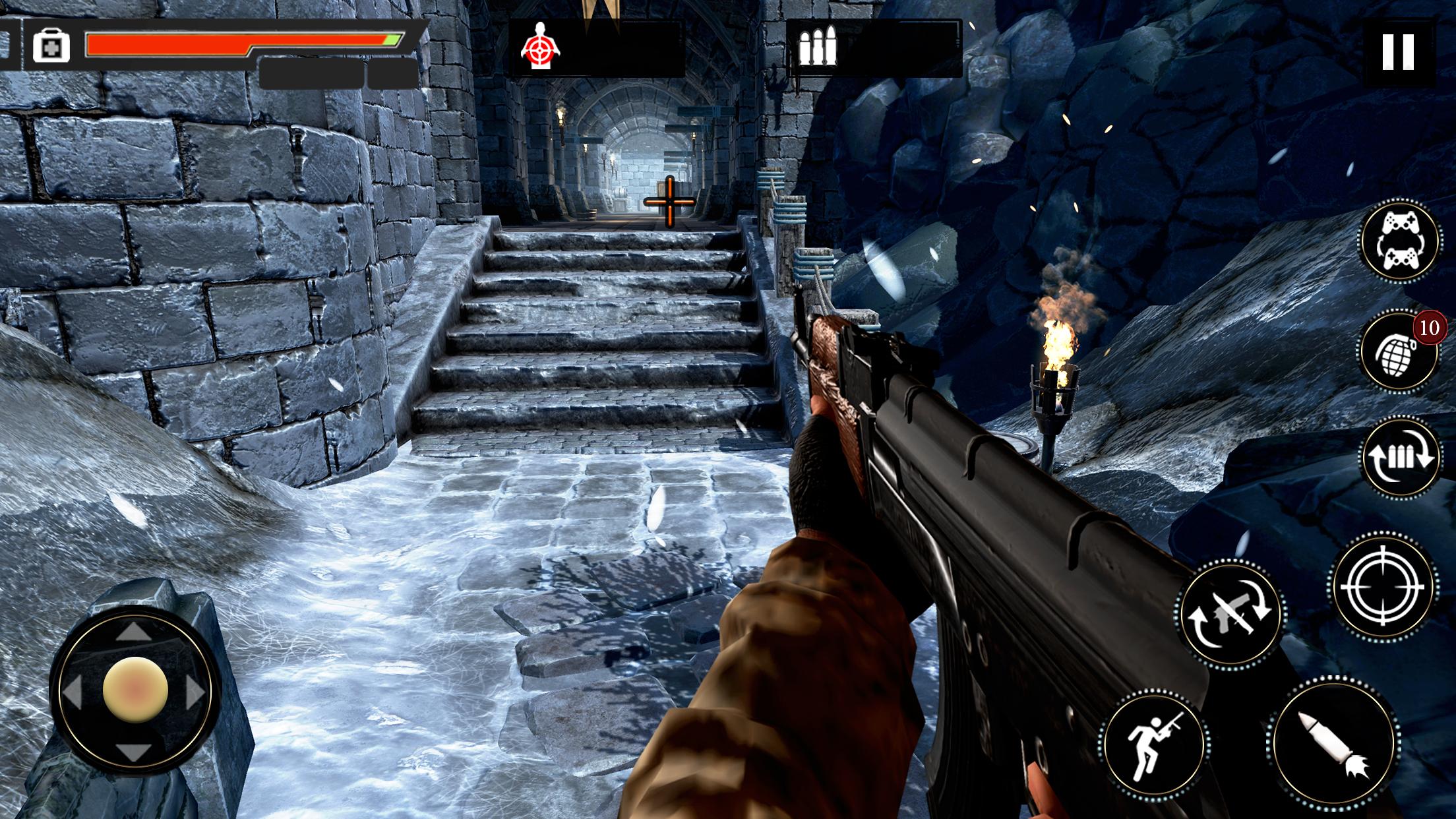Tap the enemy target counter icon
1456x819 pixels.
click(541, 45)
